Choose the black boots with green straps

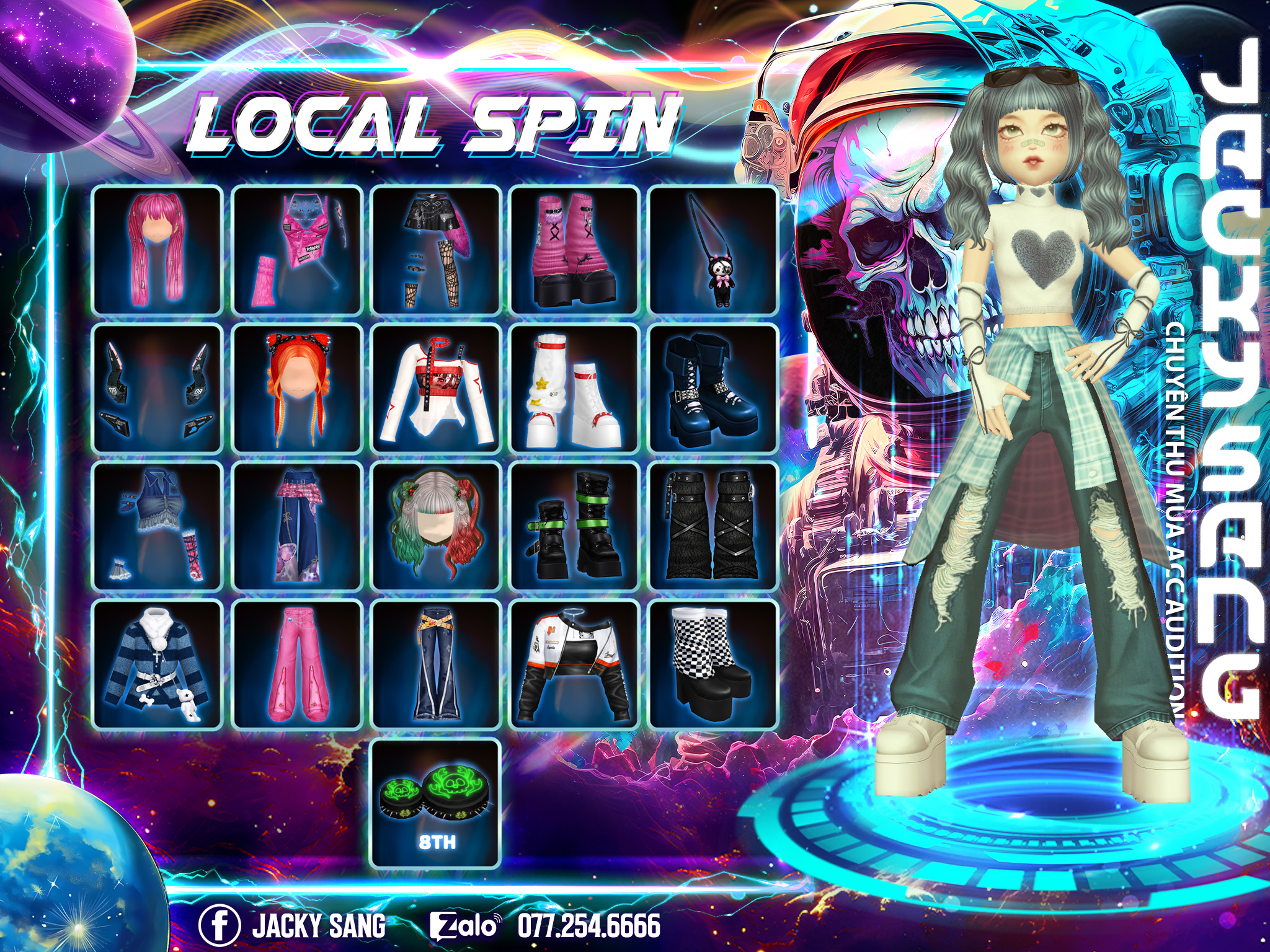pos(575,527)
